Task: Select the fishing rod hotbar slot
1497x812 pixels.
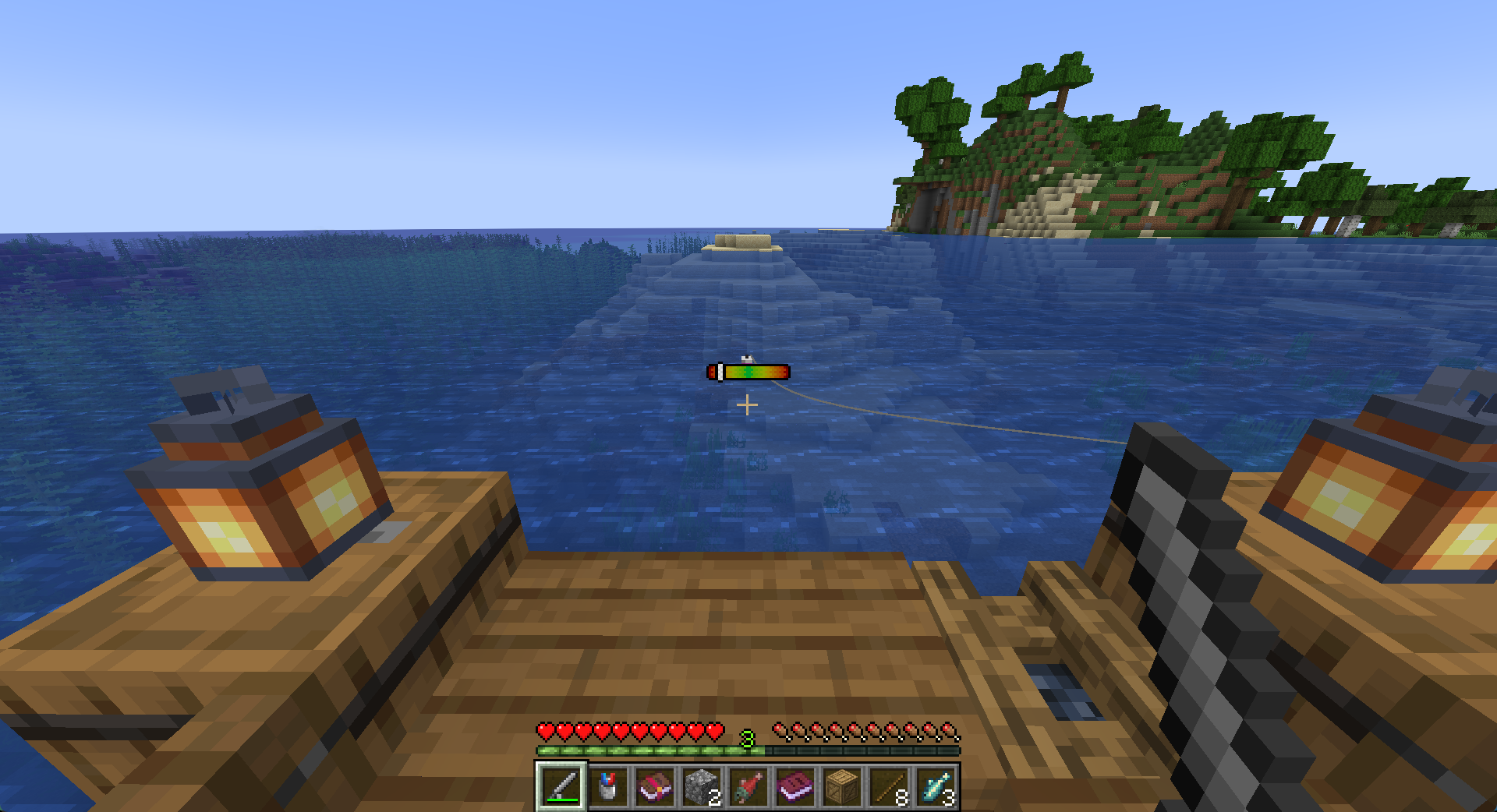Action: pyautogui.click(x=561, y=786)
